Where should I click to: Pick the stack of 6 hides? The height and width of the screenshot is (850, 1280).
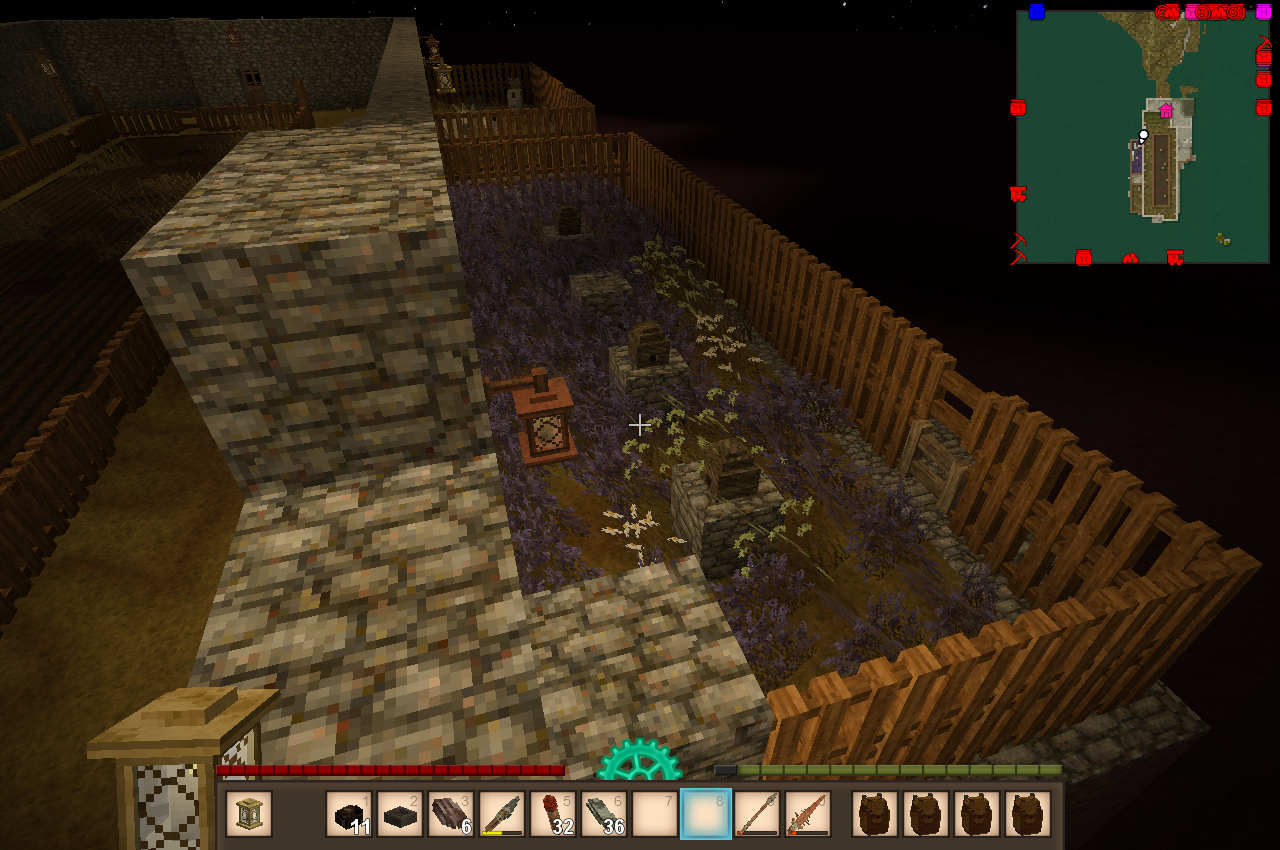451,814
